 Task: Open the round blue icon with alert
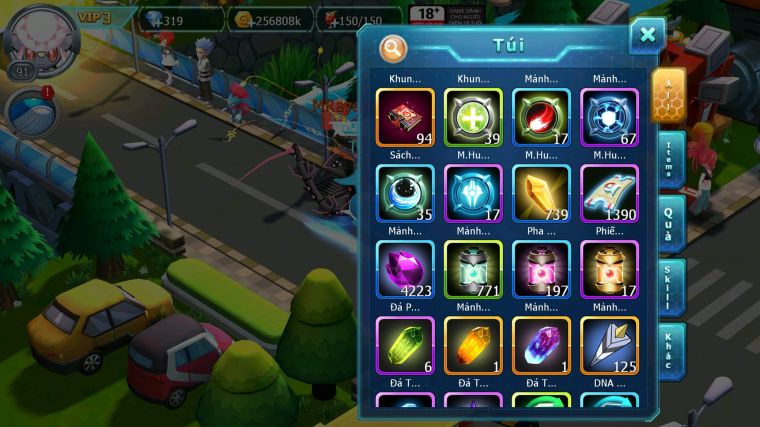(30, 110)
